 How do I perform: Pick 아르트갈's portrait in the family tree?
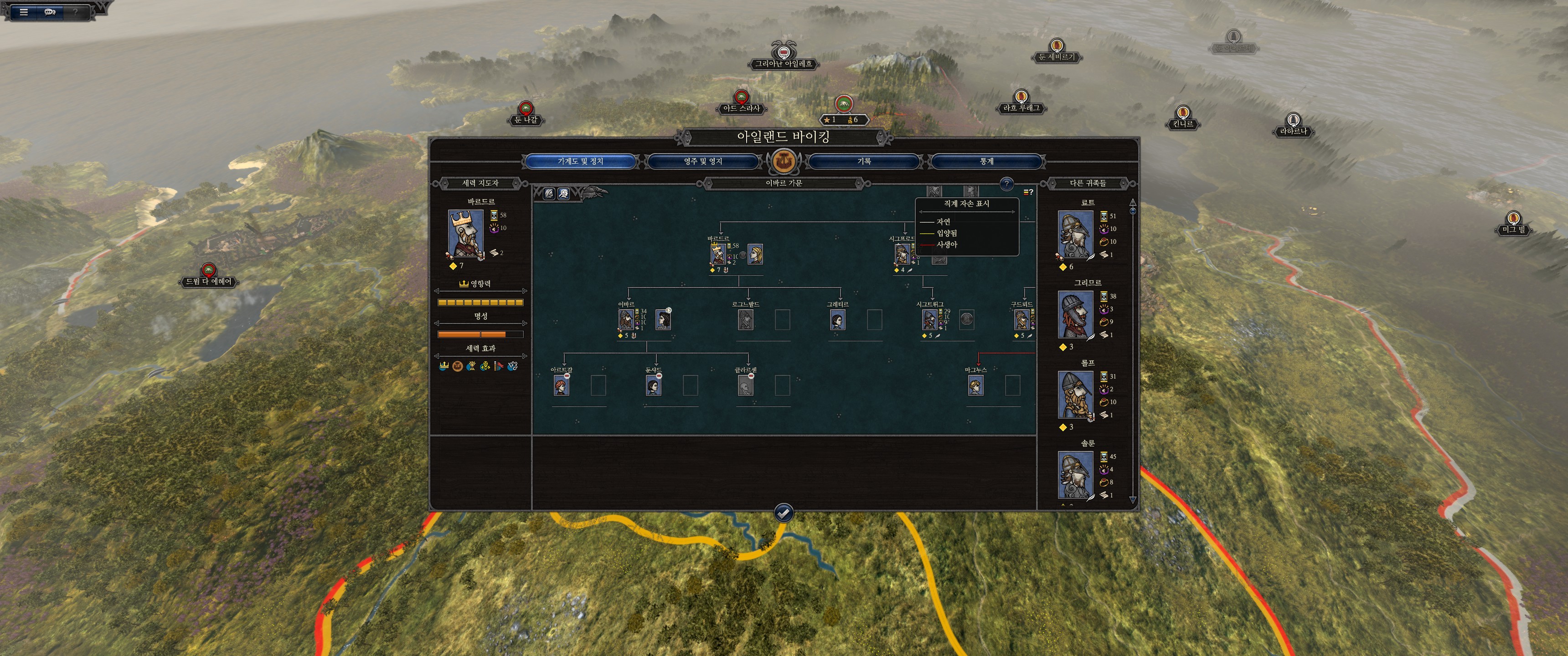point(561,385)
